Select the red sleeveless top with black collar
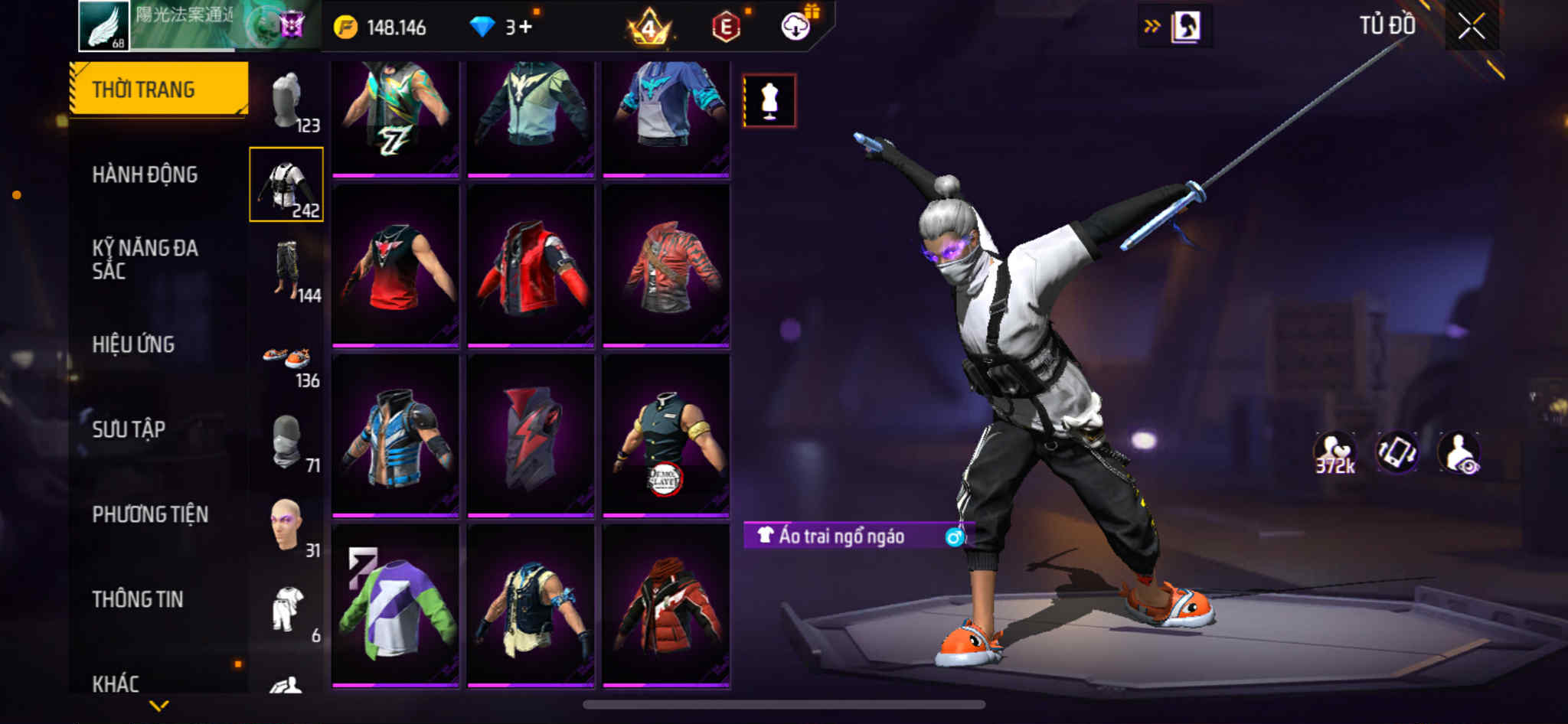Viewport: 1568px width, 724px height. pos(395,266)
